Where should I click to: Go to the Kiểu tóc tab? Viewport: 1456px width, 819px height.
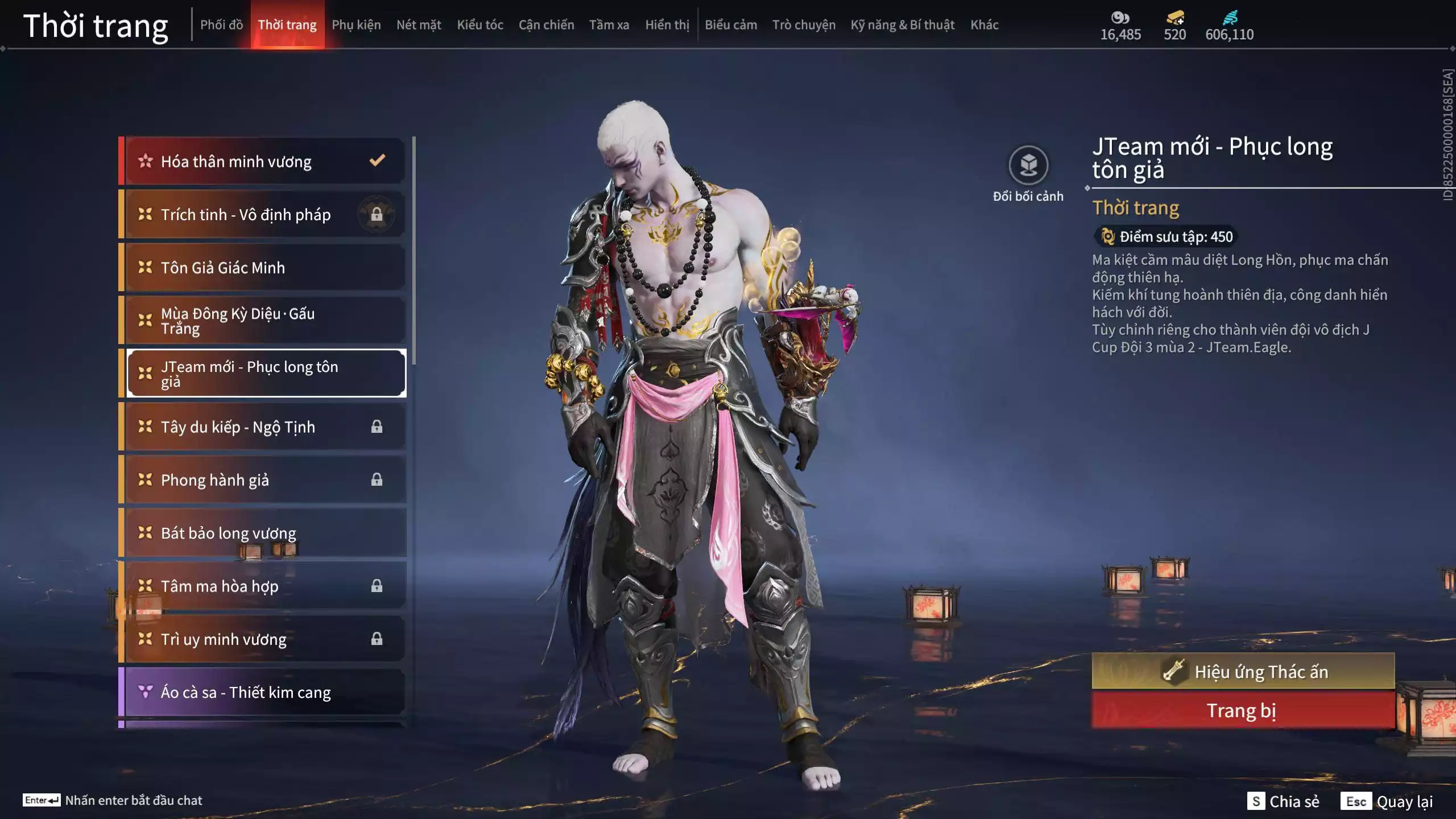coord(480,25)
